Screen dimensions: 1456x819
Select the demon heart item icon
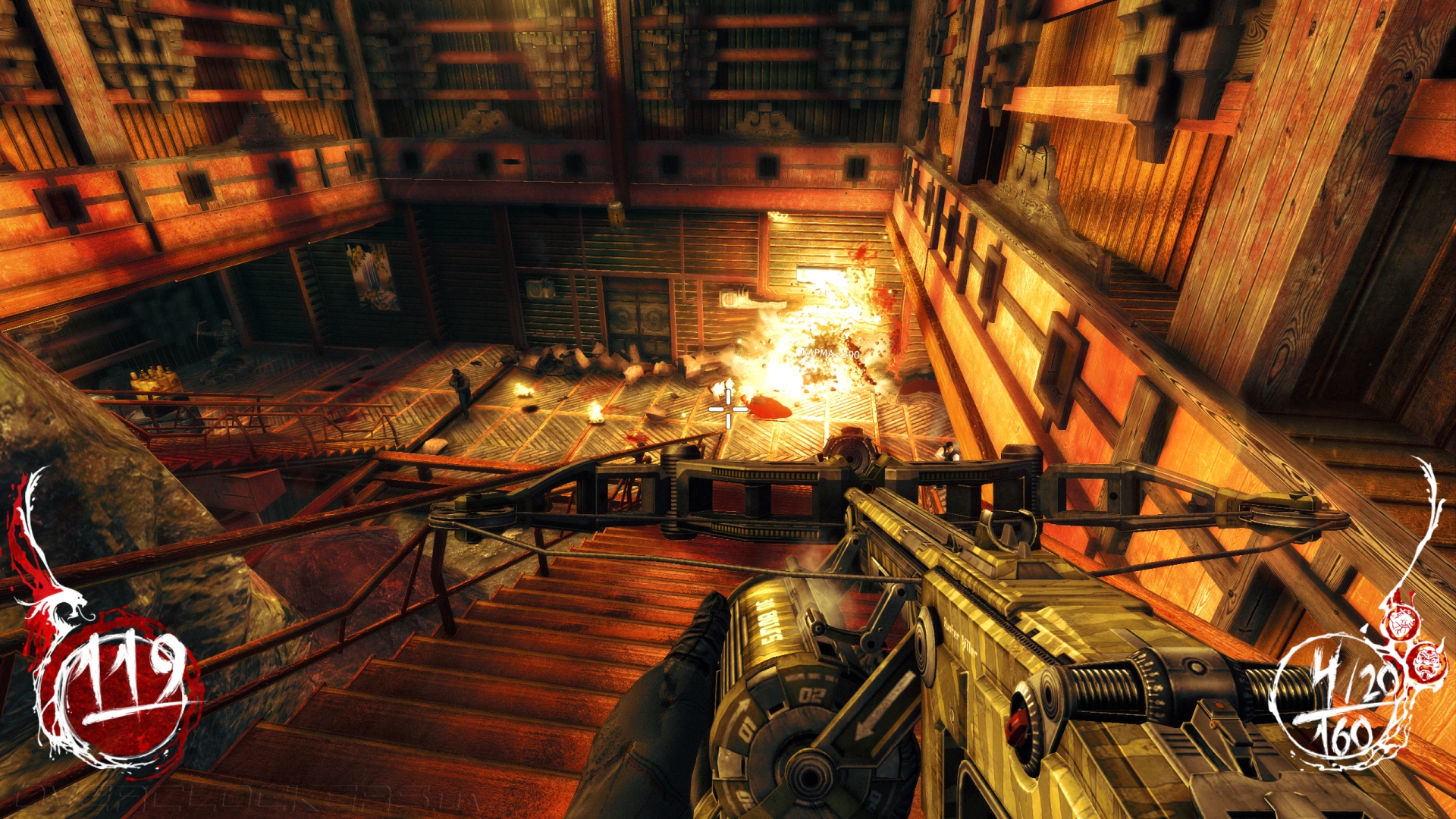(x=1401, y=623)
